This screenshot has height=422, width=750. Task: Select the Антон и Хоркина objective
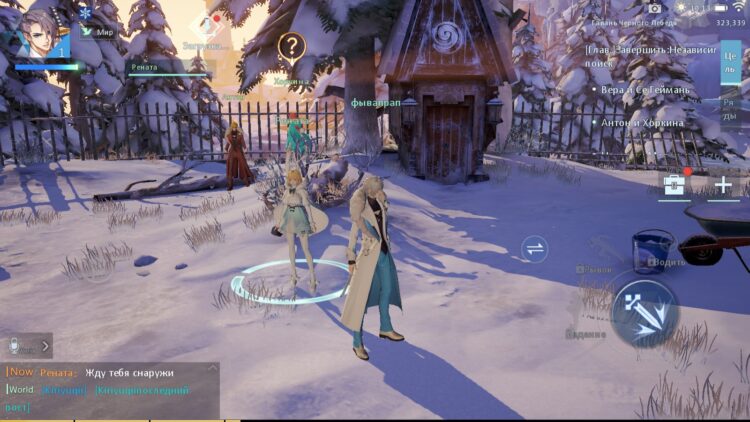click(643, 122)
